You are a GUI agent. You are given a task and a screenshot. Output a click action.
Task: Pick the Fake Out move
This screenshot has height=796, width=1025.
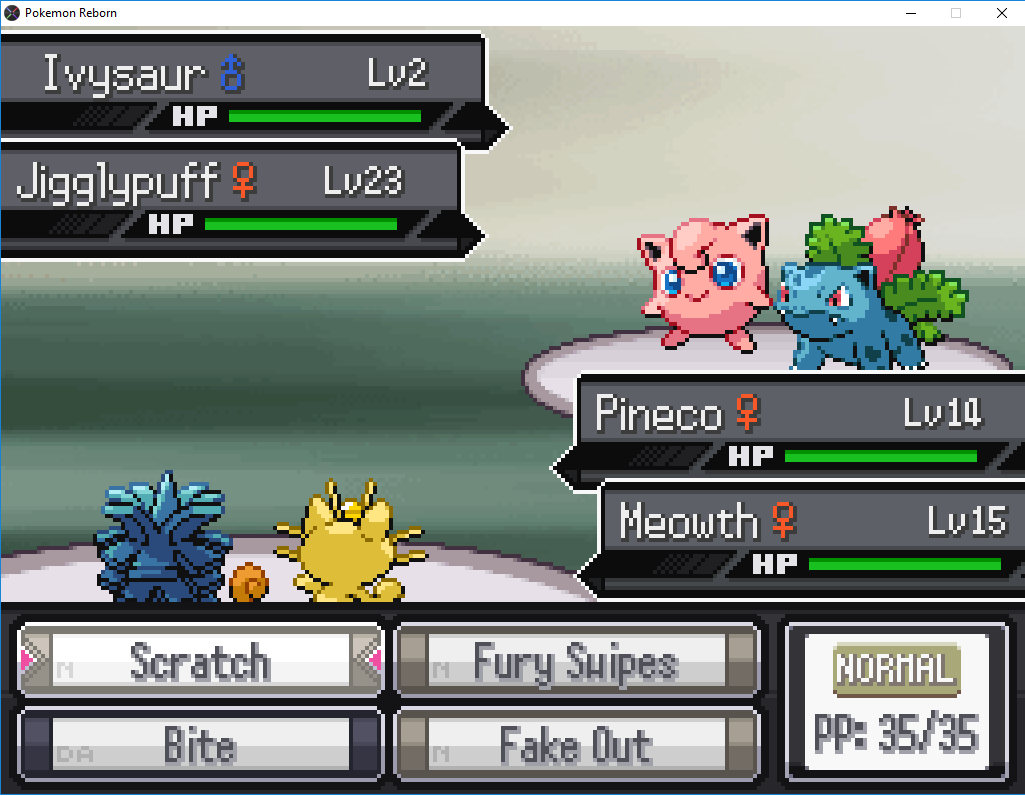576,745
